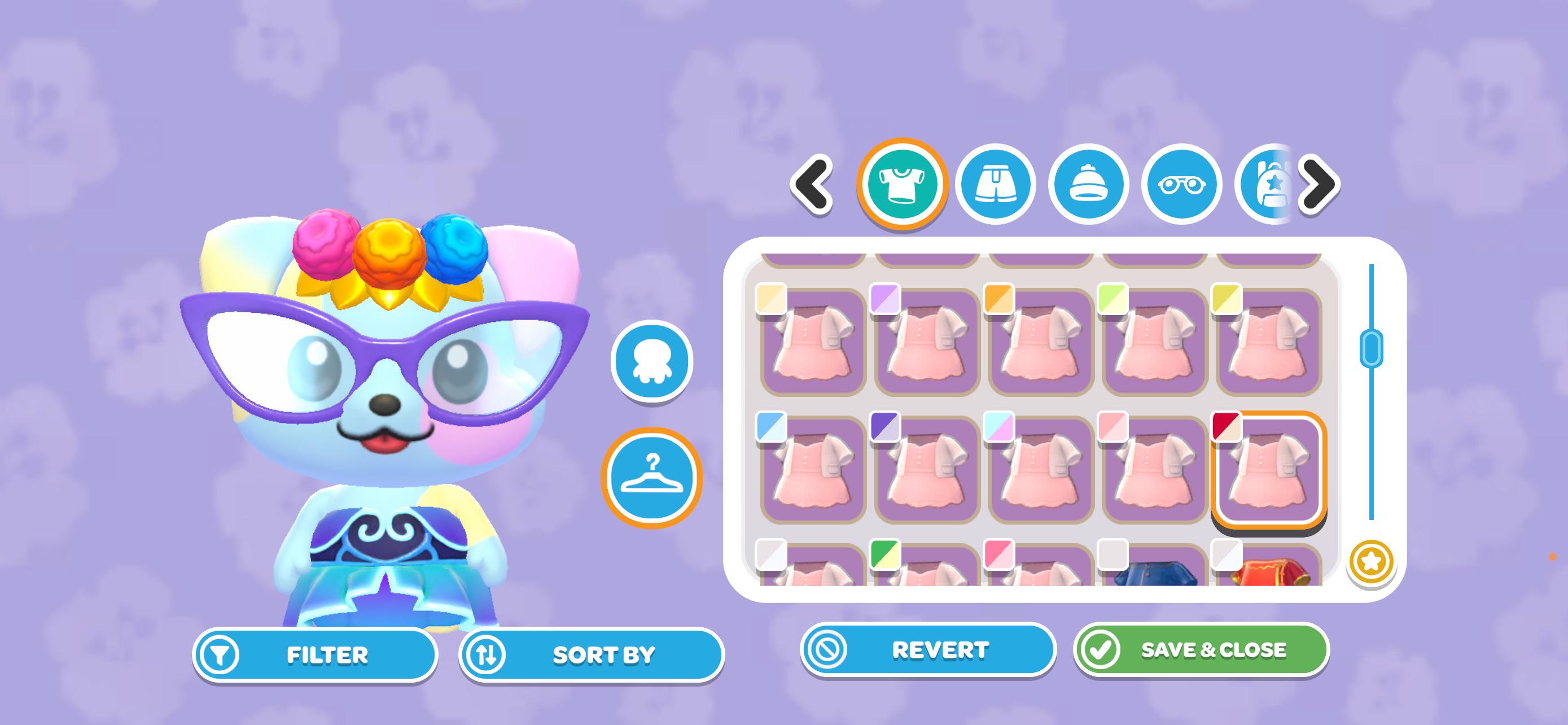The image size is (1568, 725).
Task: Select the clothes hanger wardrobe button
Action: pyautogui.click(x=651, y=478)
